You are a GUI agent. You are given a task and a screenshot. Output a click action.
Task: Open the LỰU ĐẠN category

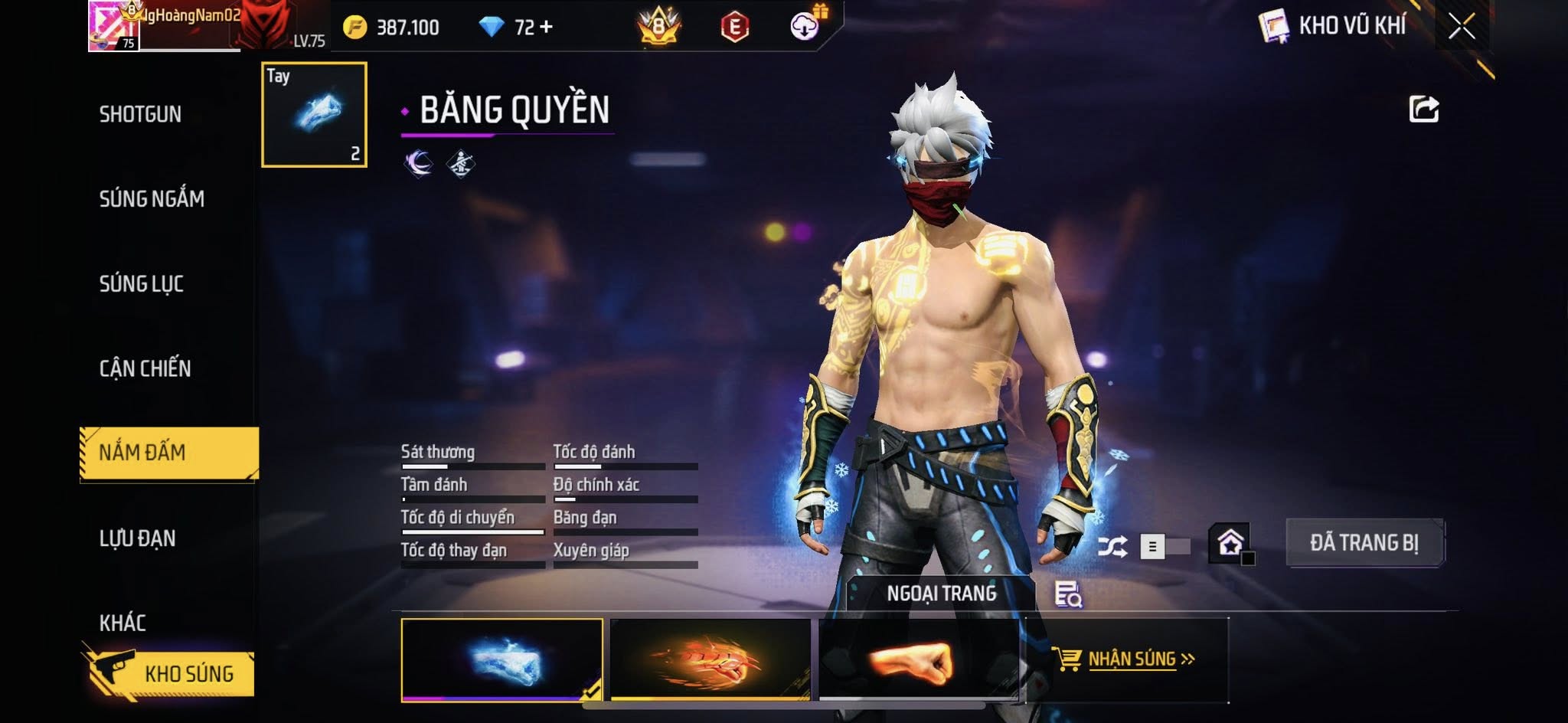(x=138, y=538)
